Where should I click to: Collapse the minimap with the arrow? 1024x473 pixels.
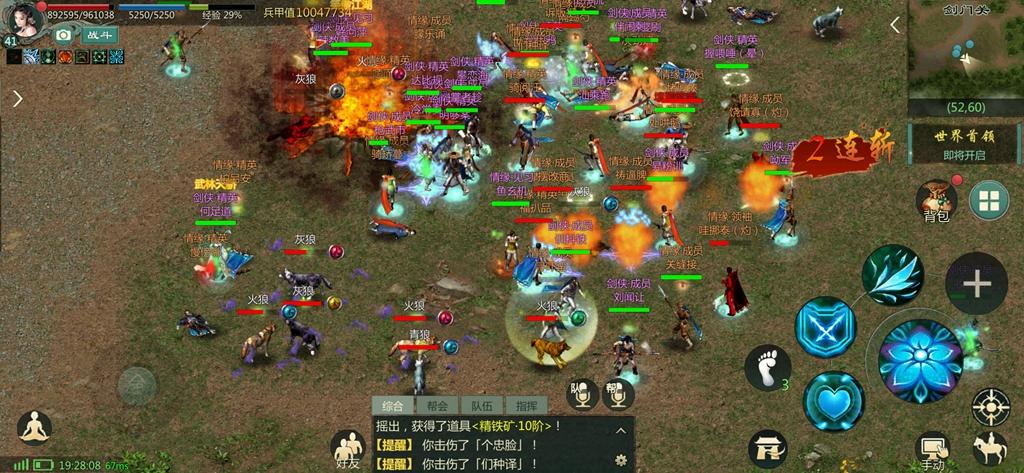pyautogui.click(x=896, y=26)
